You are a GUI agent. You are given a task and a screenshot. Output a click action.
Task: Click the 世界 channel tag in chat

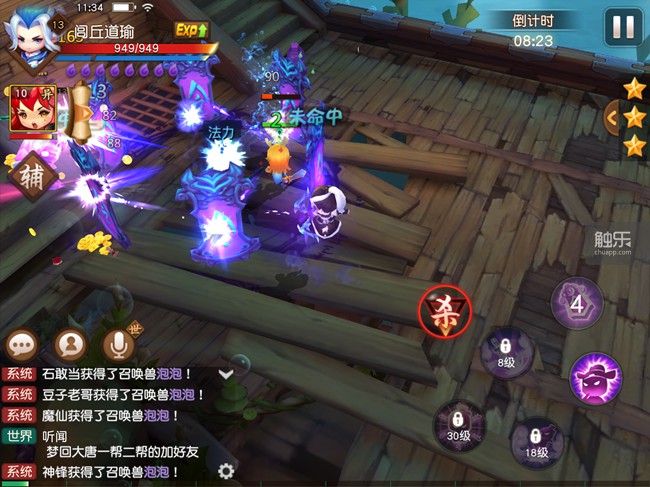tap(20, 436)
